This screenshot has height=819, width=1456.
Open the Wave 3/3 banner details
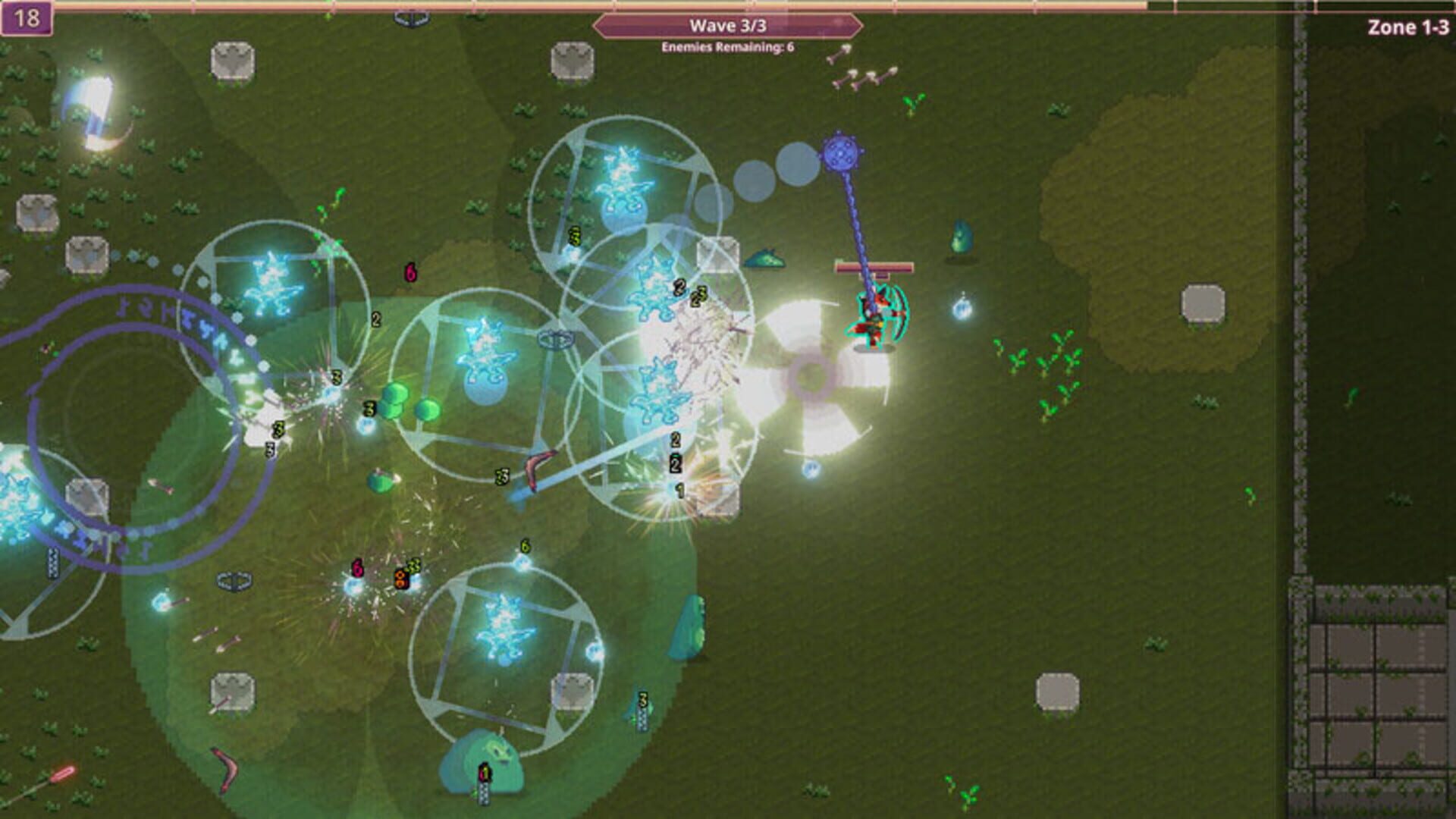[728, 25]
